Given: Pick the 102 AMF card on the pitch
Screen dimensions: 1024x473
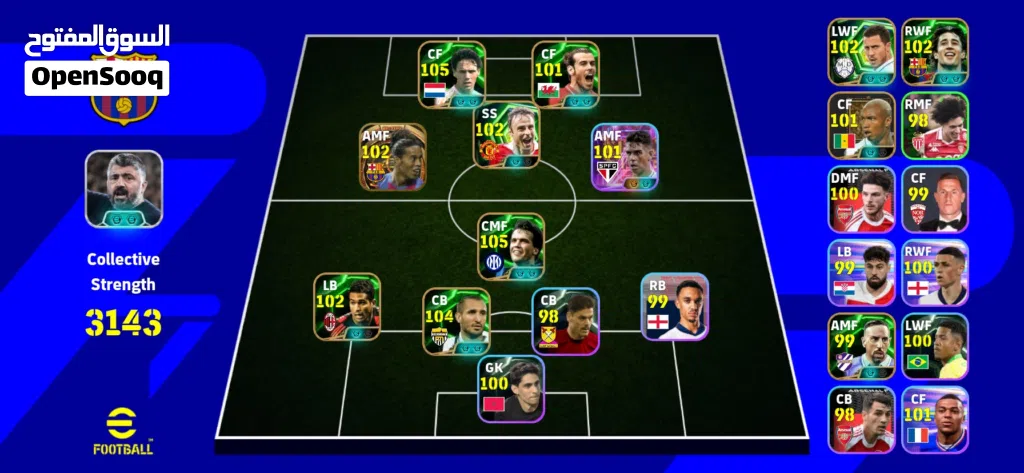Looking at the screenshot, I should tap(393, 157).
